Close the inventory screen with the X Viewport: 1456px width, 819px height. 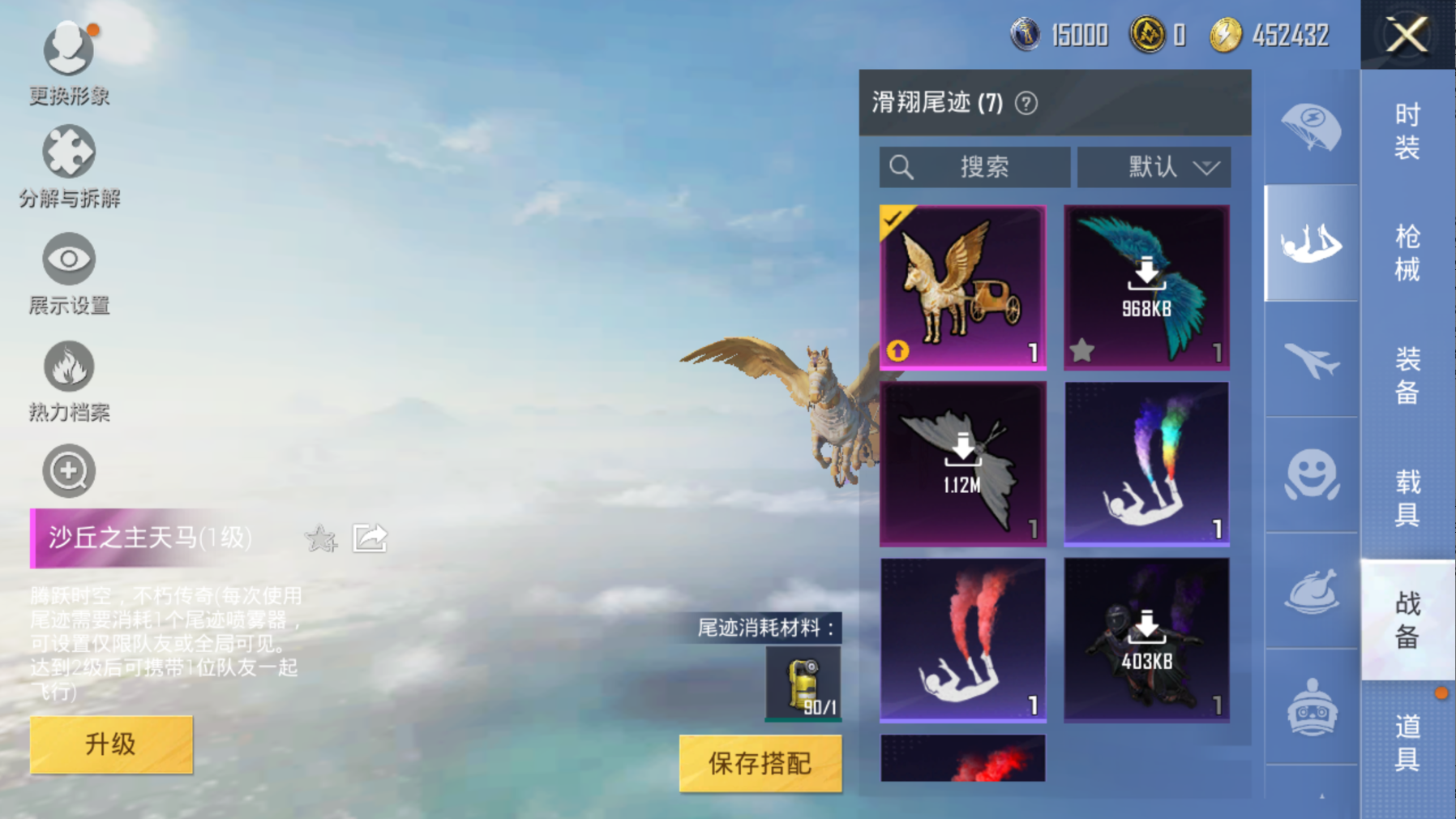pos(1407,35)
